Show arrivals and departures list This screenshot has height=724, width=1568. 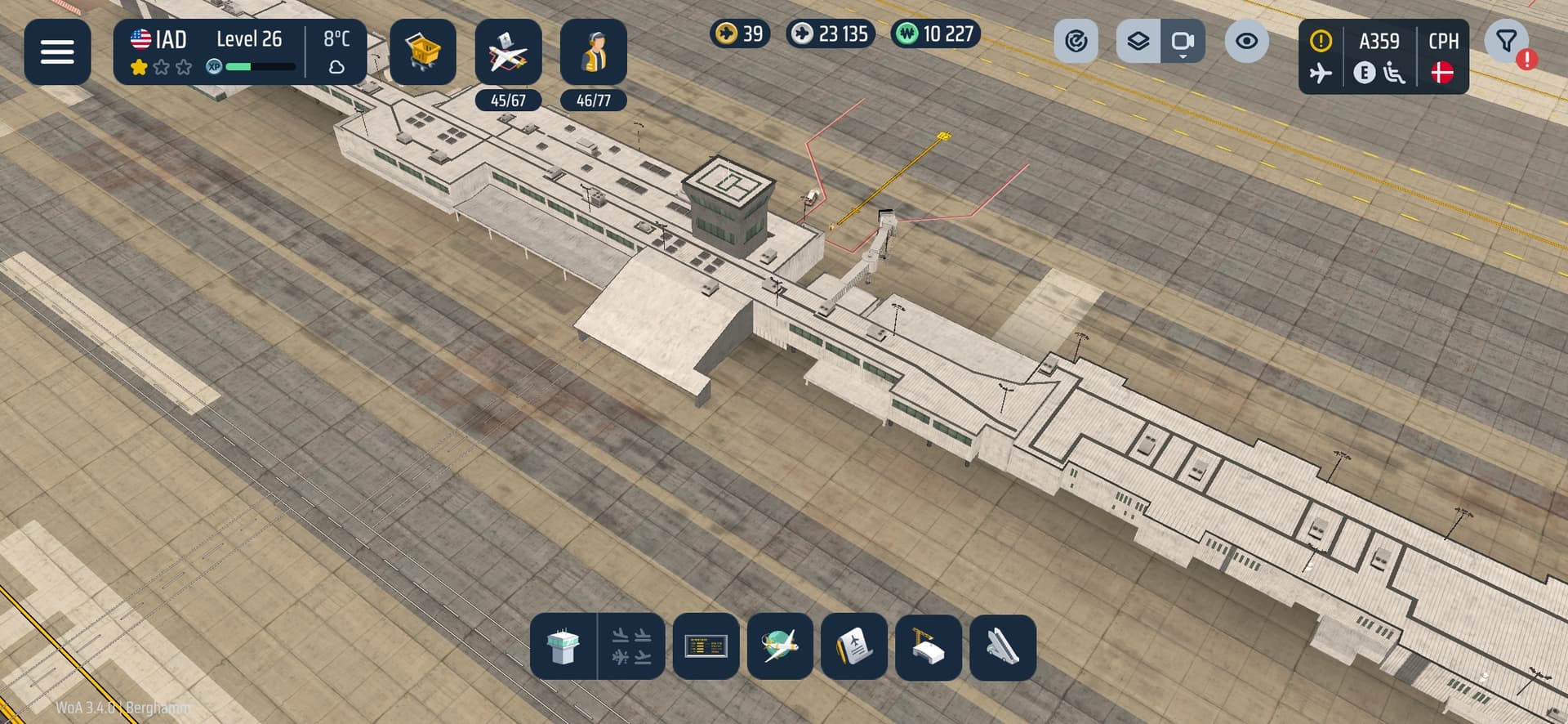click(631, 646)
